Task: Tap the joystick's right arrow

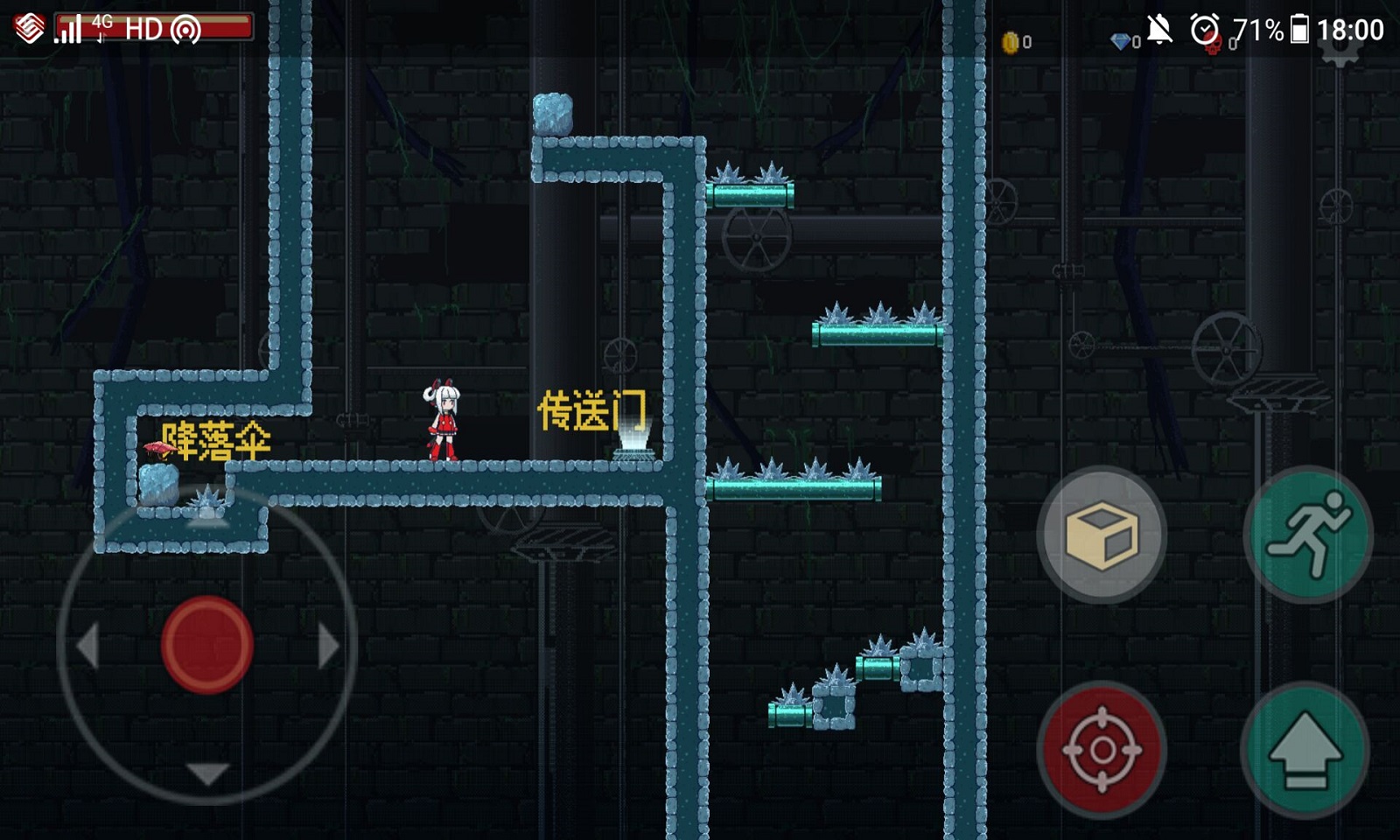Action: tap(328, 647)
